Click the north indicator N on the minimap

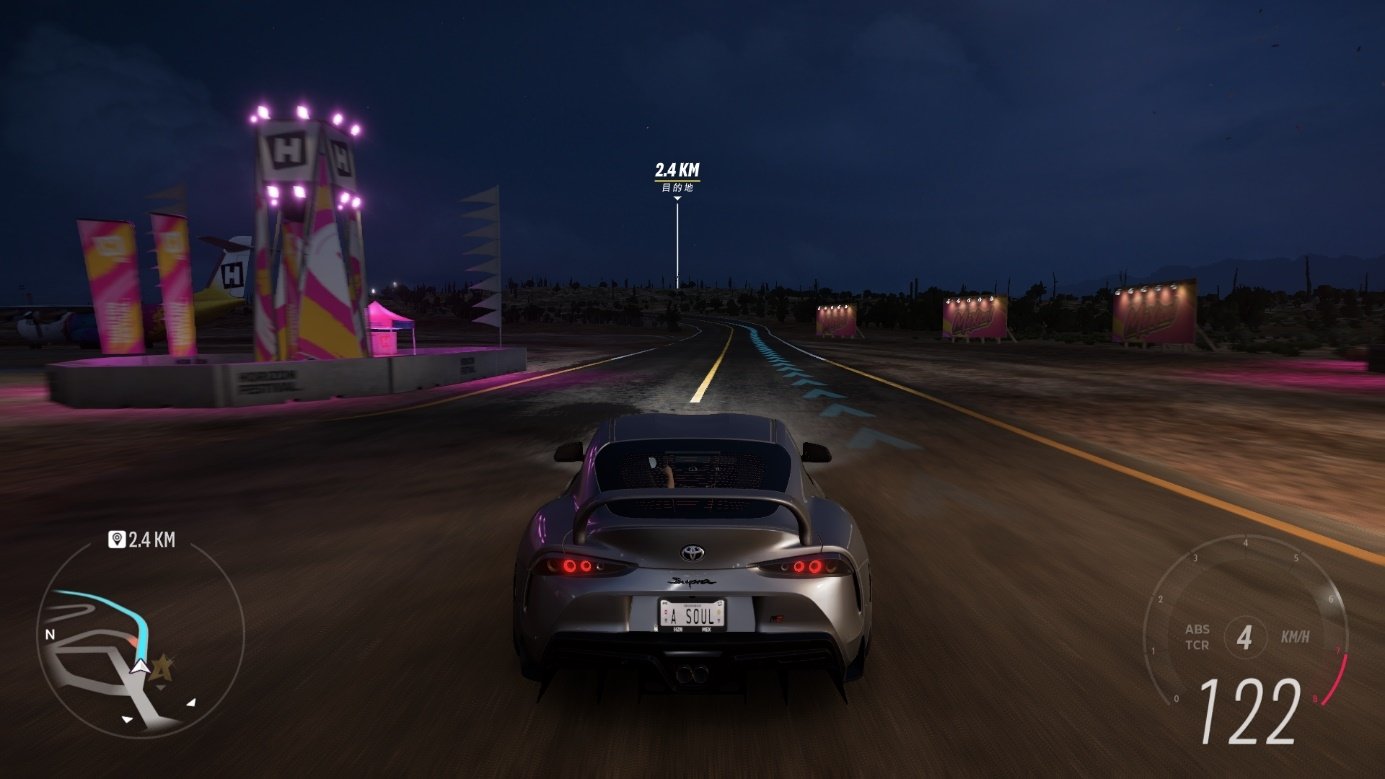(51, 634)
